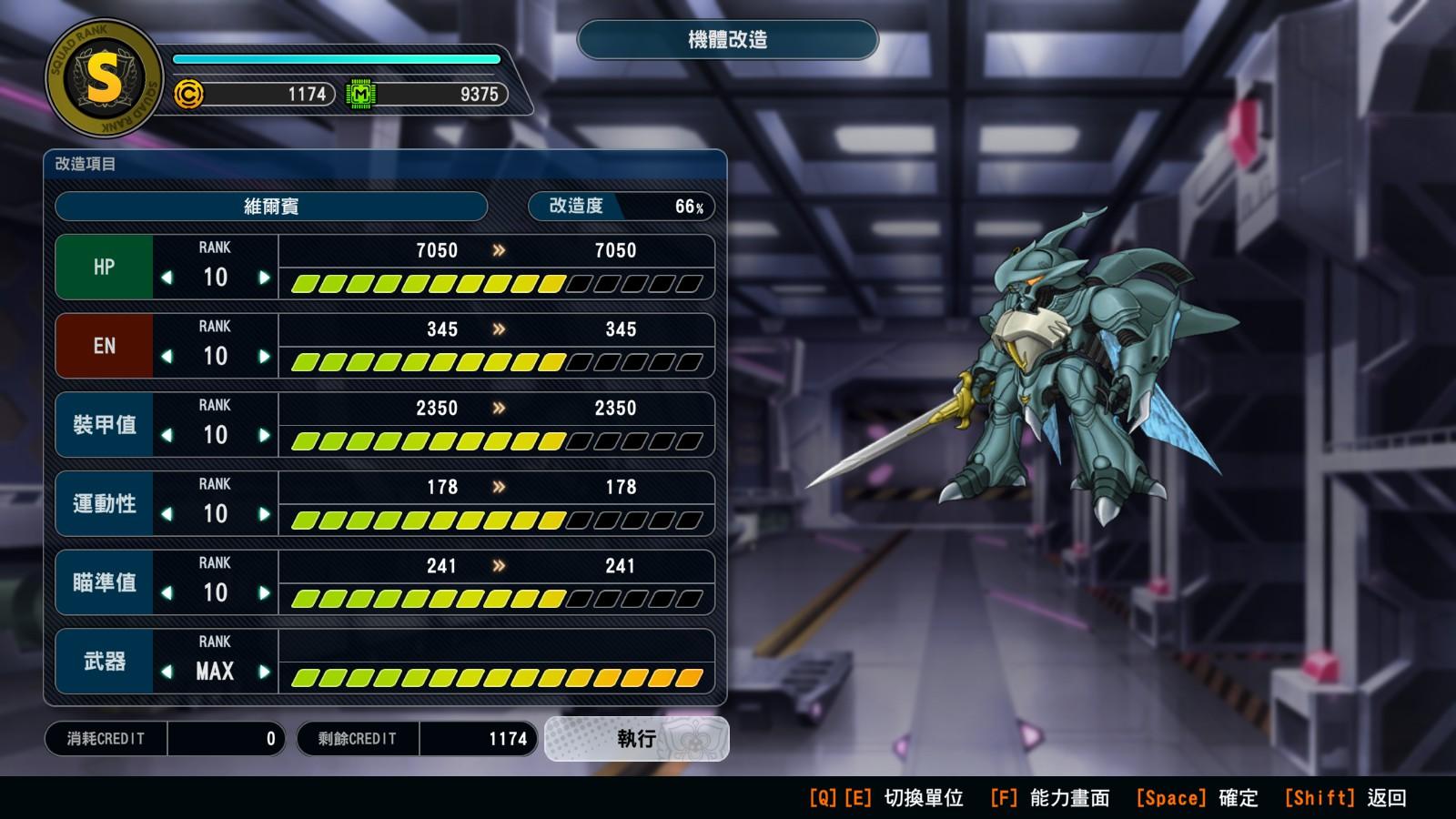This screenshot has height=819, width=1456.
Task: Lower the 運動性 mobility rank
Action: [167, 514]
